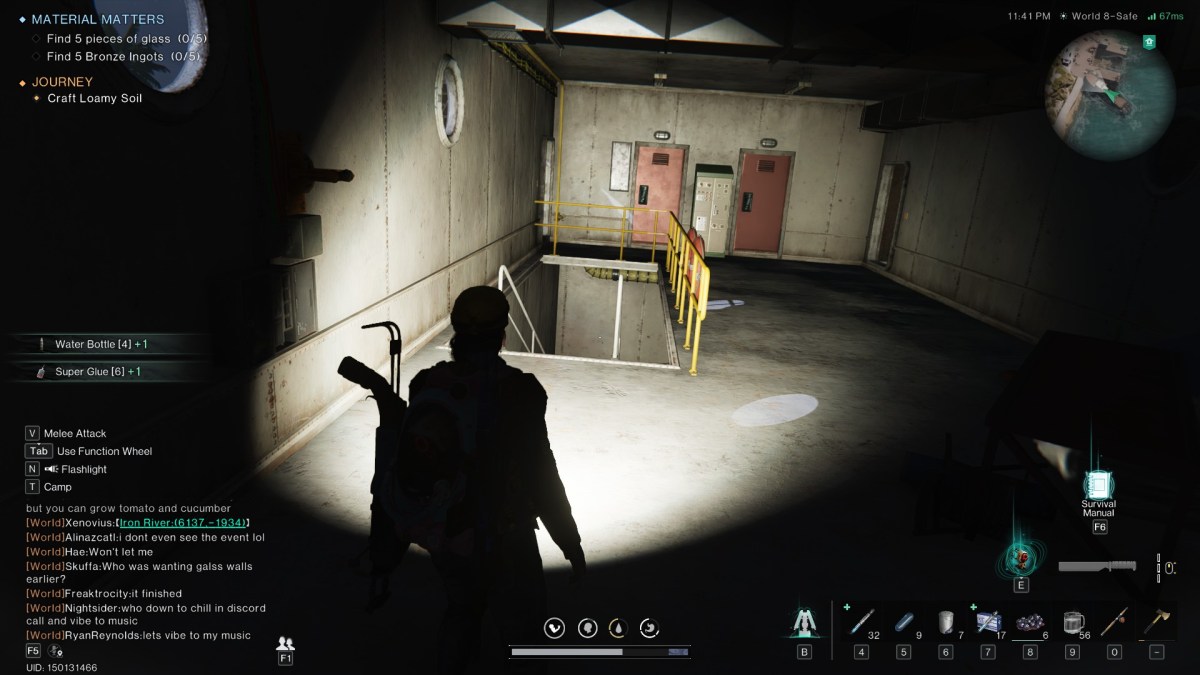Equip the axe in the hotbar
Viewport: 1200px width, 675px height.
[1156, 621]
